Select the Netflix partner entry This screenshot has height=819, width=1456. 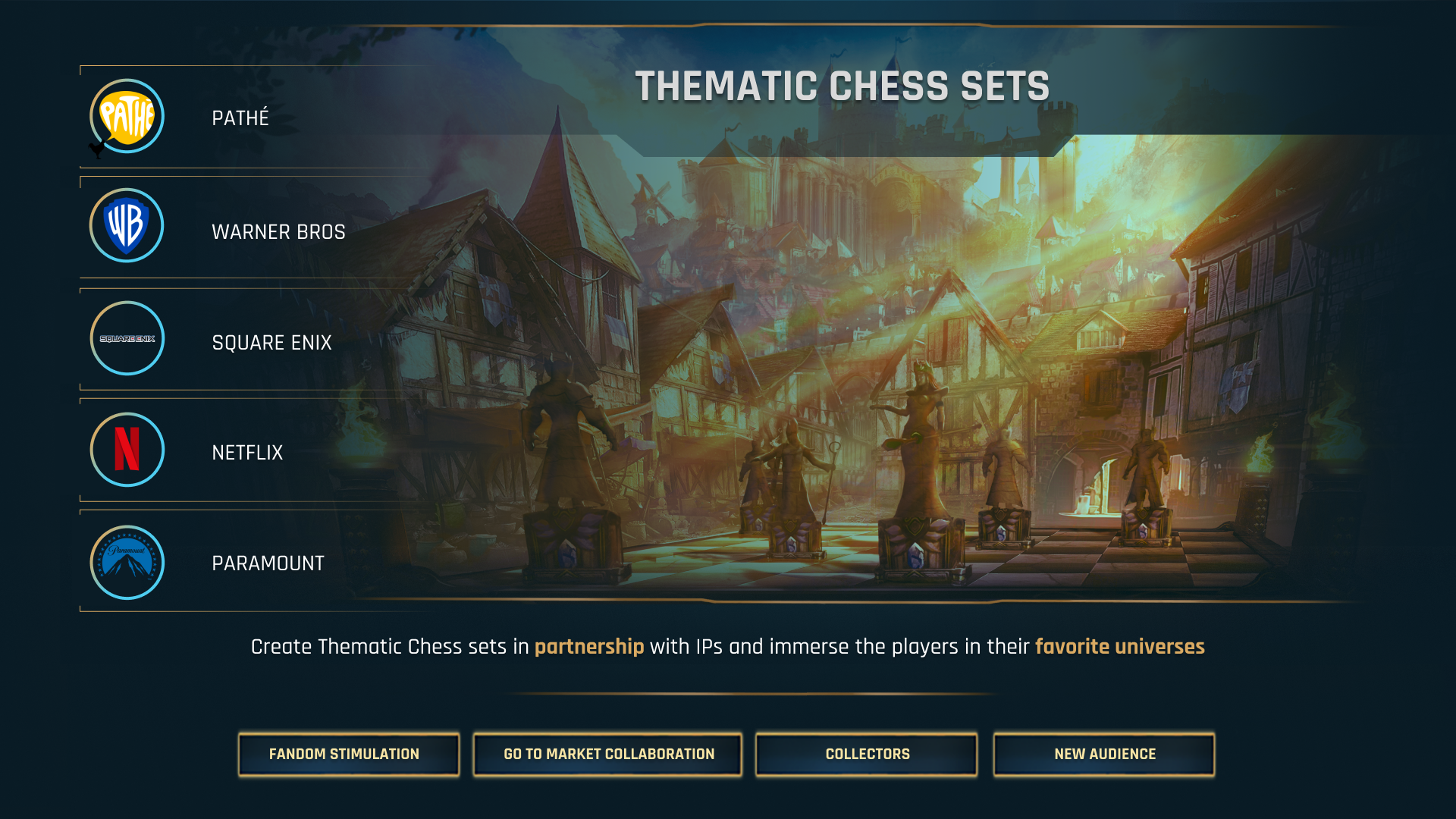pos(247,452)
